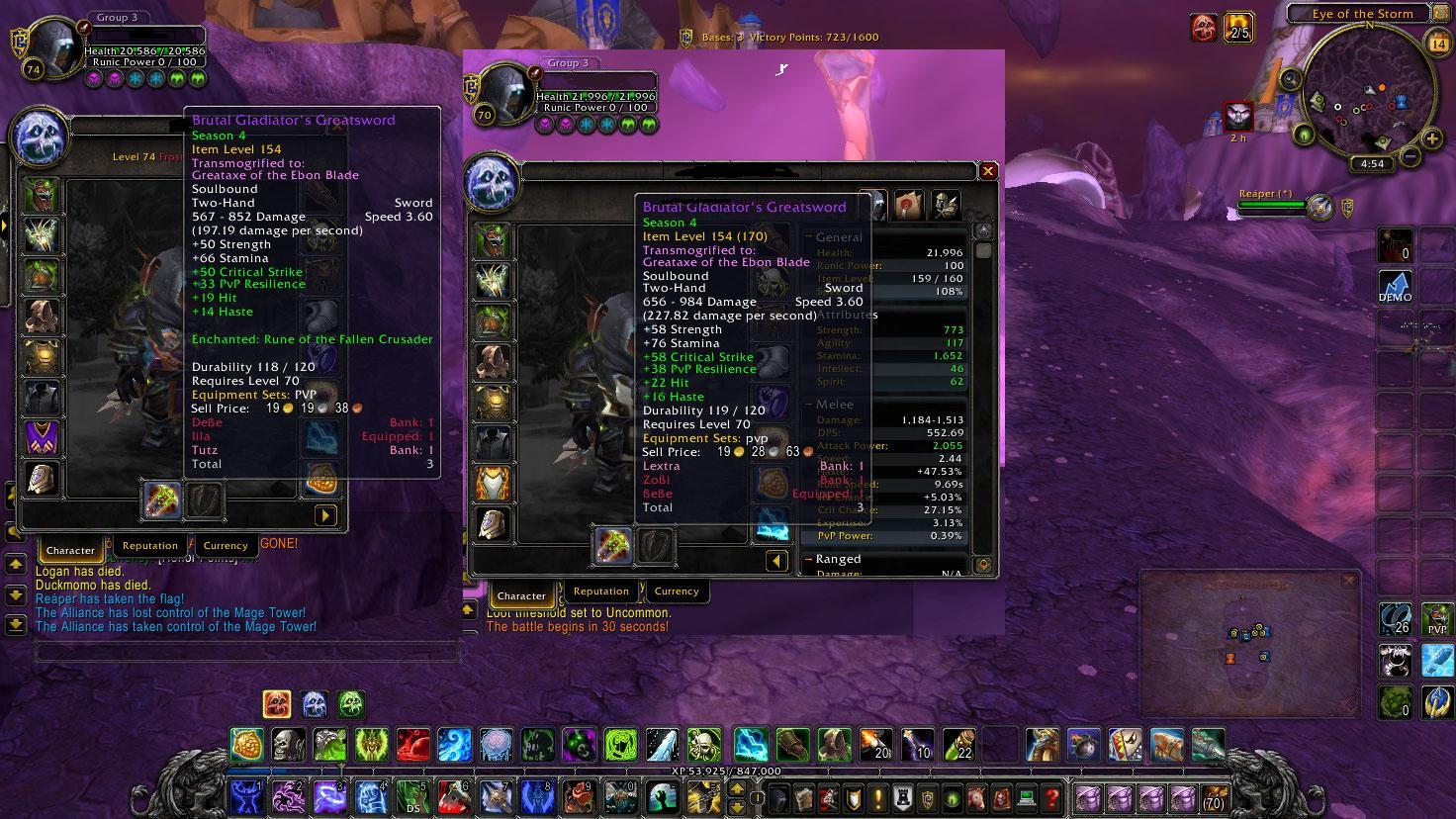Zoom out on the minimap

(x=1409, y=156)
